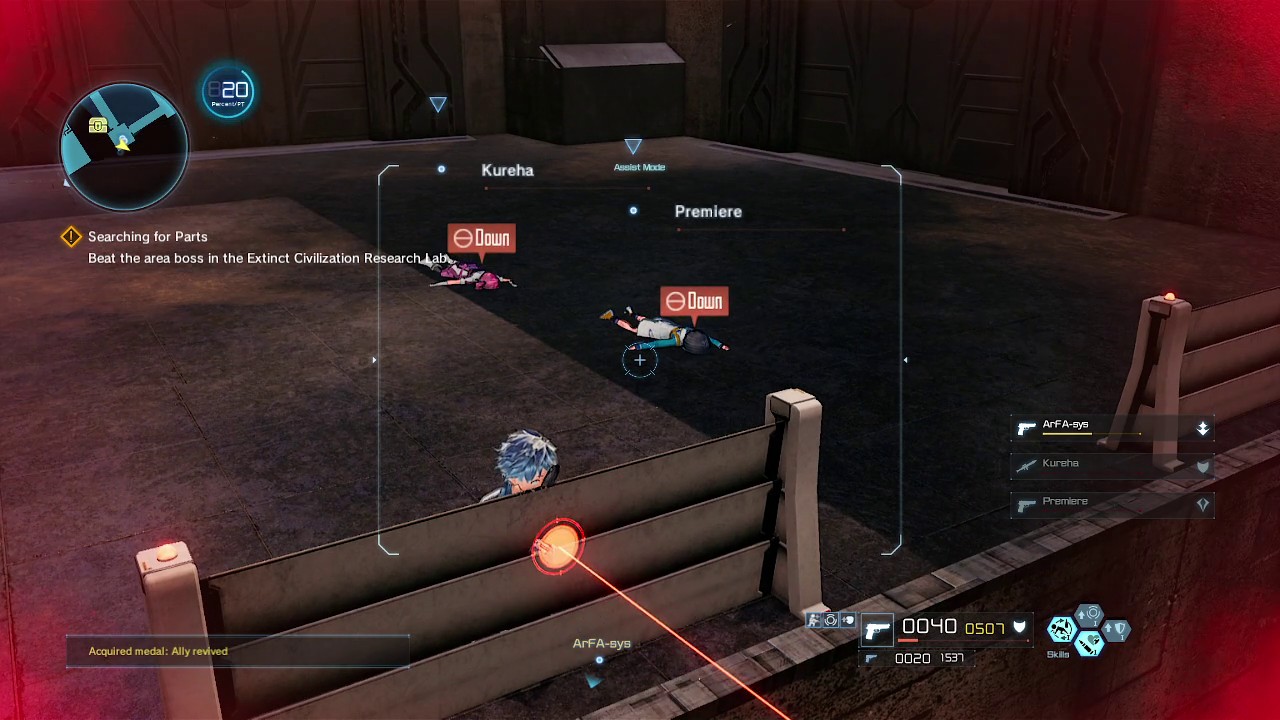Switch to the secondary weapon slot
Viewport: 1280px width, 720px height.
pyautogui.click(x=872, y=659)
